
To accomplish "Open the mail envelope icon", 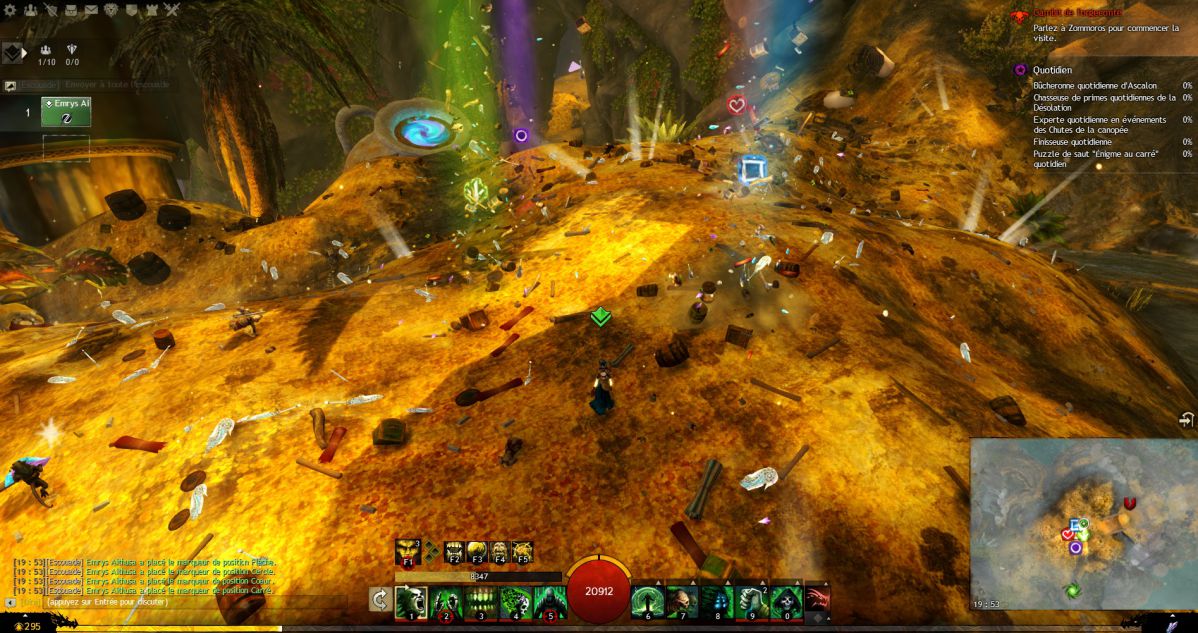I will click(x=91, y=10).
